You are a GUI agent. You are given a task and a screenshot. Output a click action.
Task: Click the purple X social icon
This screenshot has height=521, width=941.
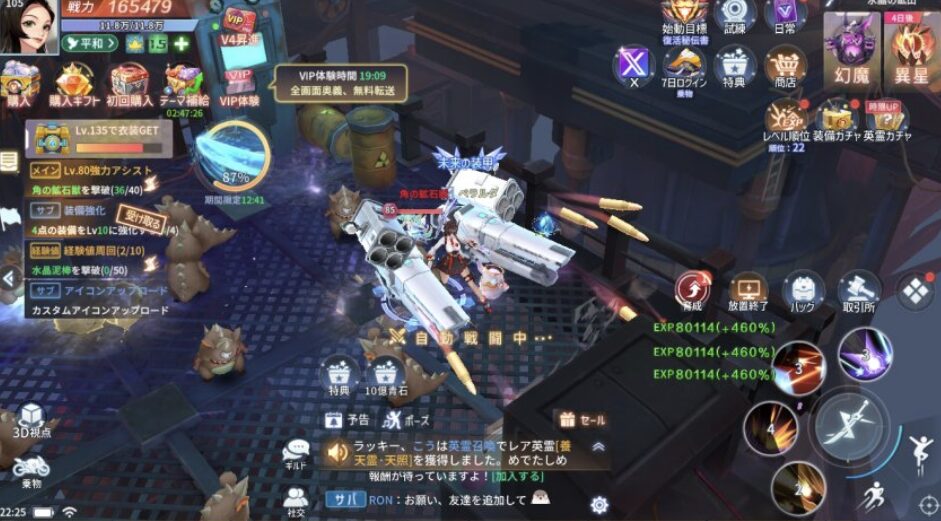[633, 64]
